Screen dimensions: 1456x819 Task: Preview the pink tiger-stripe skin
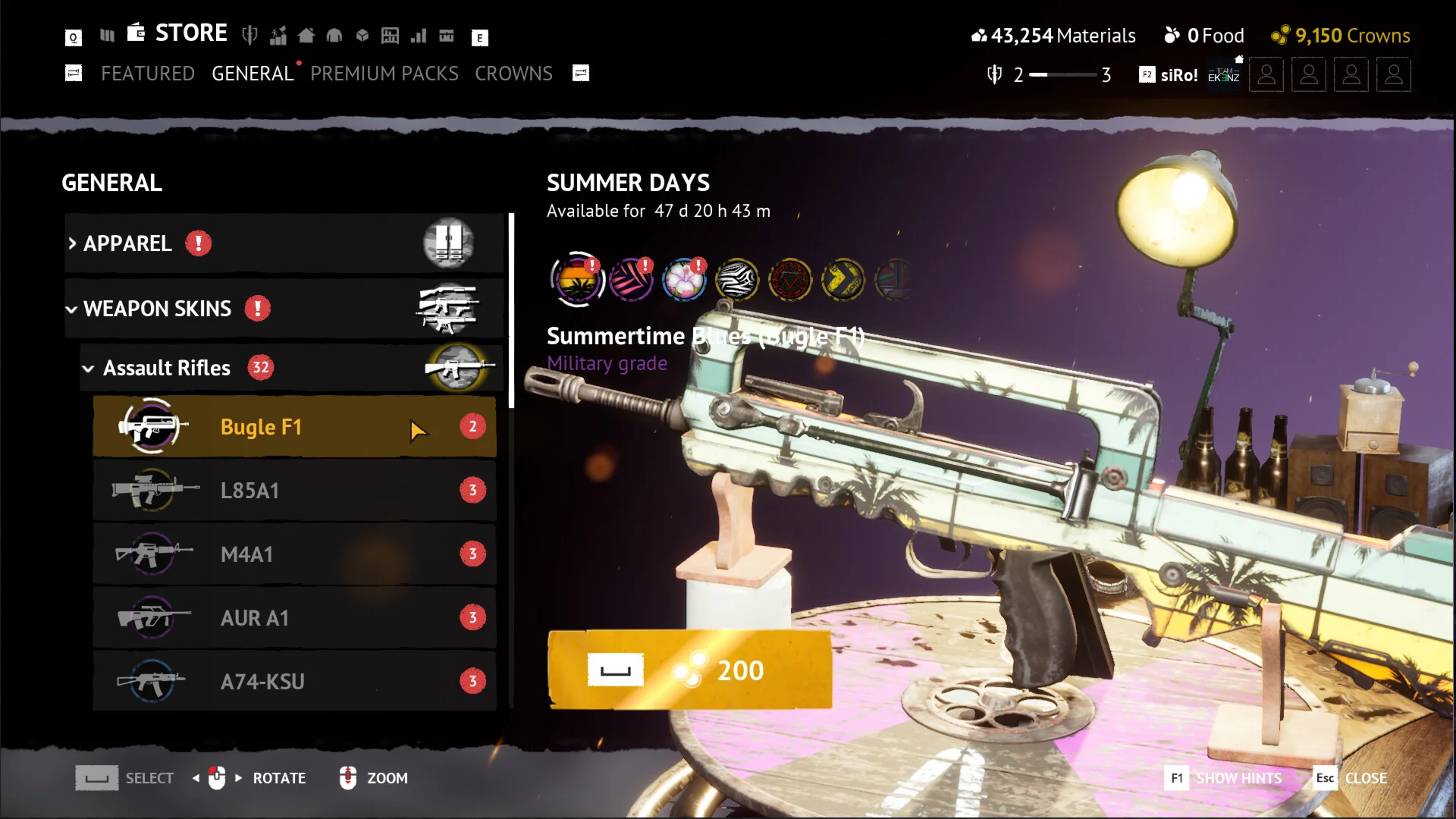coord(631,280)
